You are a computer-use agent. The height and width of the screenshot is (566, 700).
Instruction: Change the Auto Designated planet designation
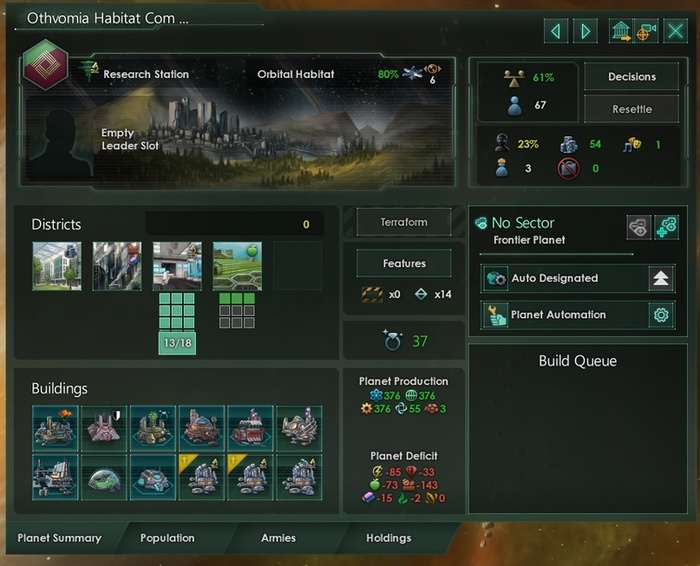click(660, 279)
